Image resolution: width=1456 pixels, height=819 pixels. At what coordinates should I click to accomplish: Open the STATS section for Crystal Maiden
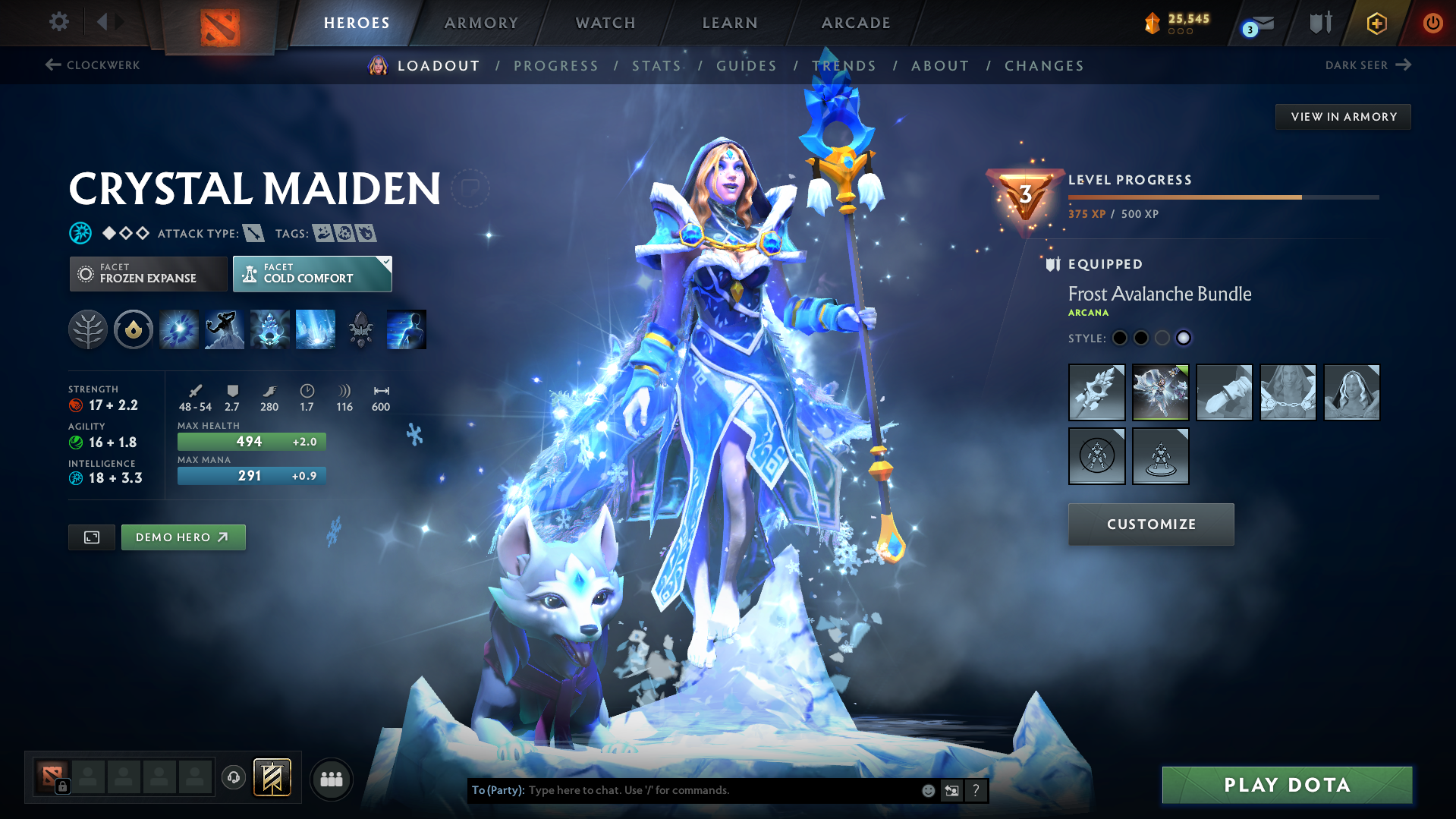point(656,65)
